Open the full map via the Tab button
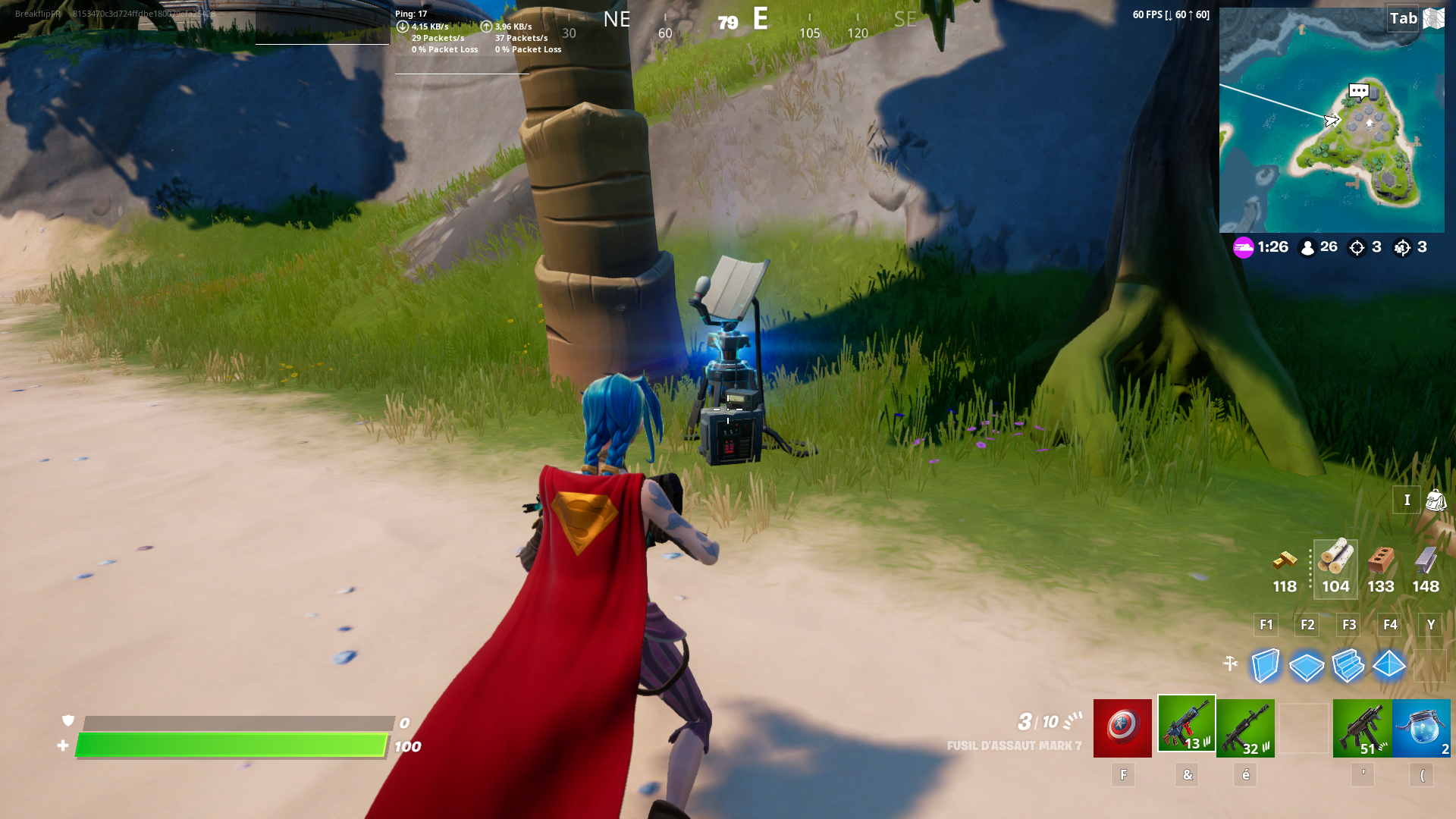Image resolution: width=1456 pixels, height=819 pixels. click(x=1404, y=18)
